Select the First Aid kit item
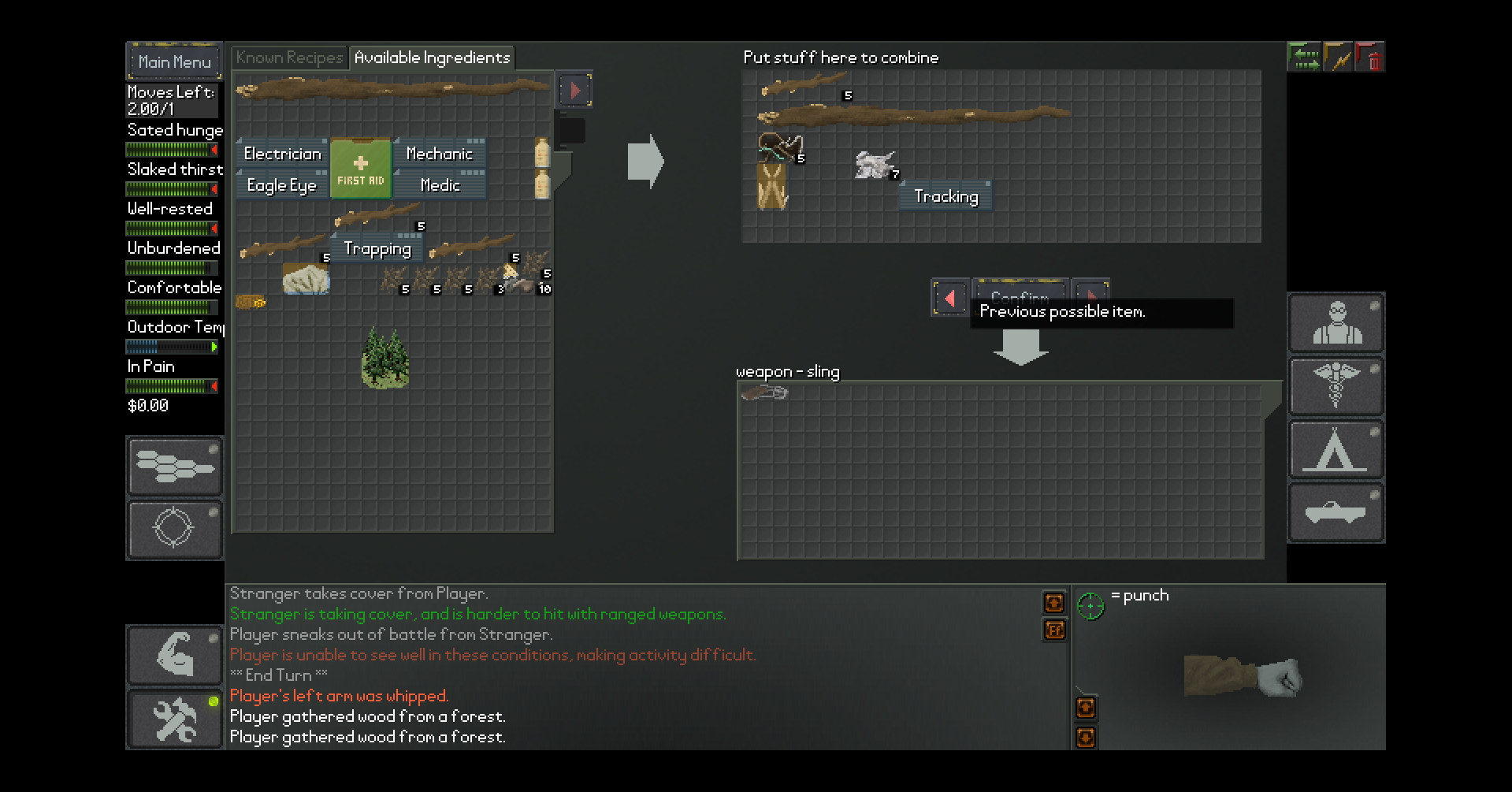 tap(361, 169)
